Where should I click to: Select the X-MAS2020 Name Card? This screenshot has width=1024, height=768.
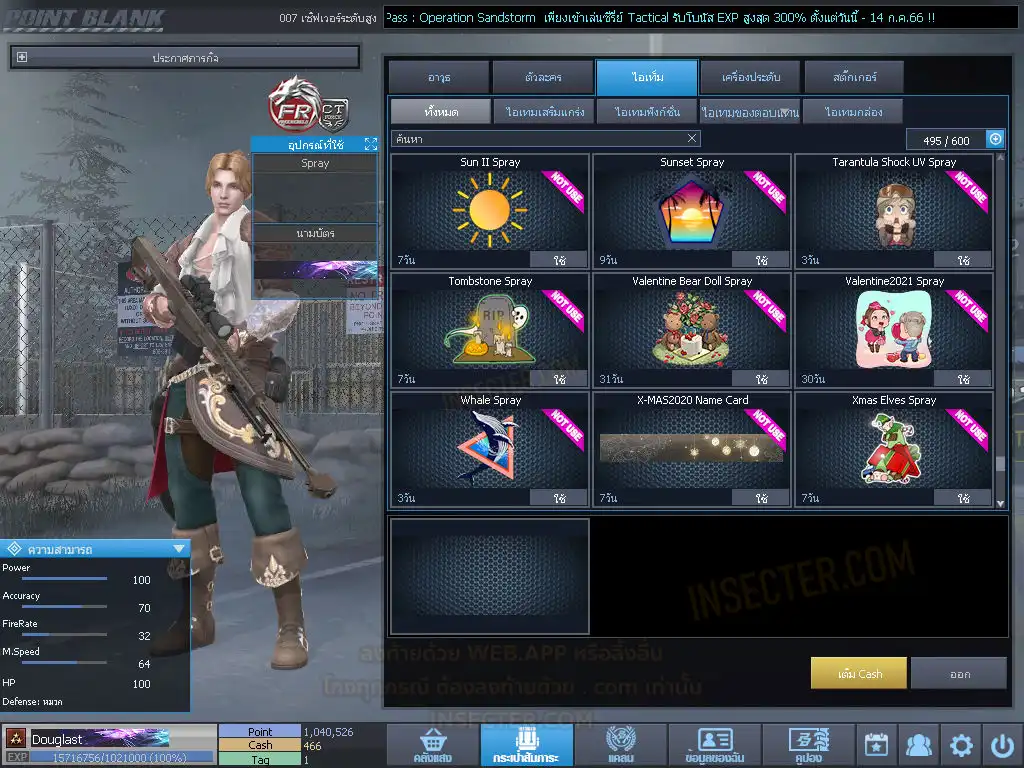click(x=692, y=447)
